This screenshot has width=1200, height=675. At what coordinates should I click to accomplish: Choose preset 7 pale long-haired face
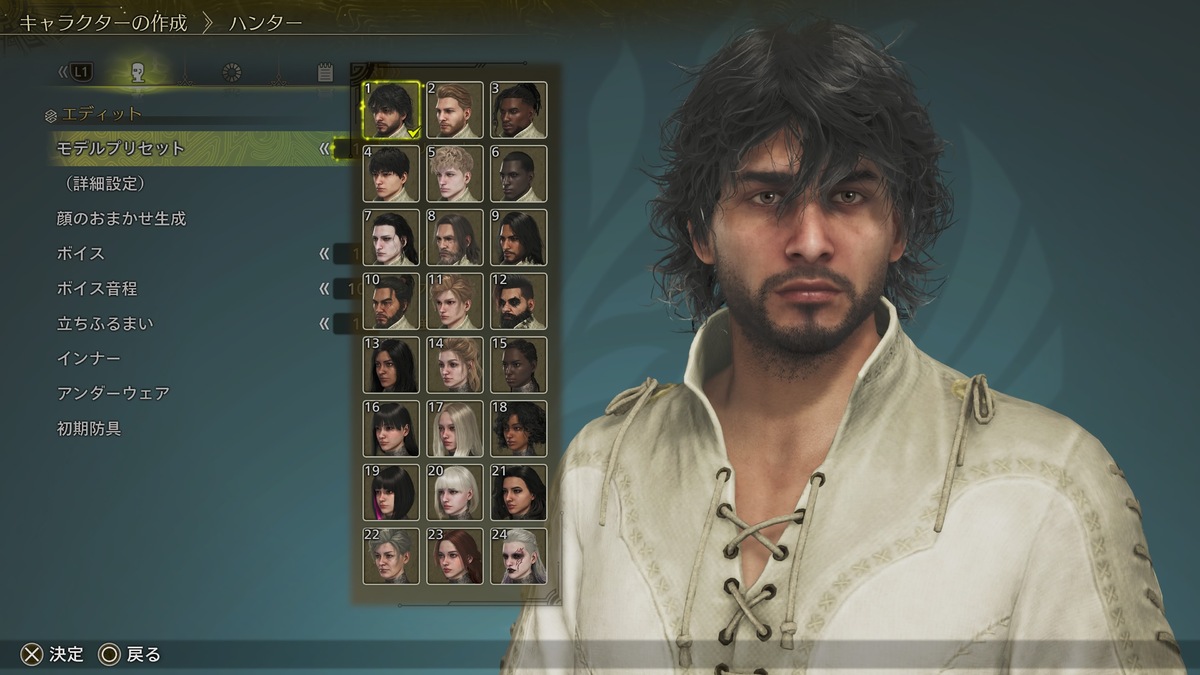click(x=391, y=237)
